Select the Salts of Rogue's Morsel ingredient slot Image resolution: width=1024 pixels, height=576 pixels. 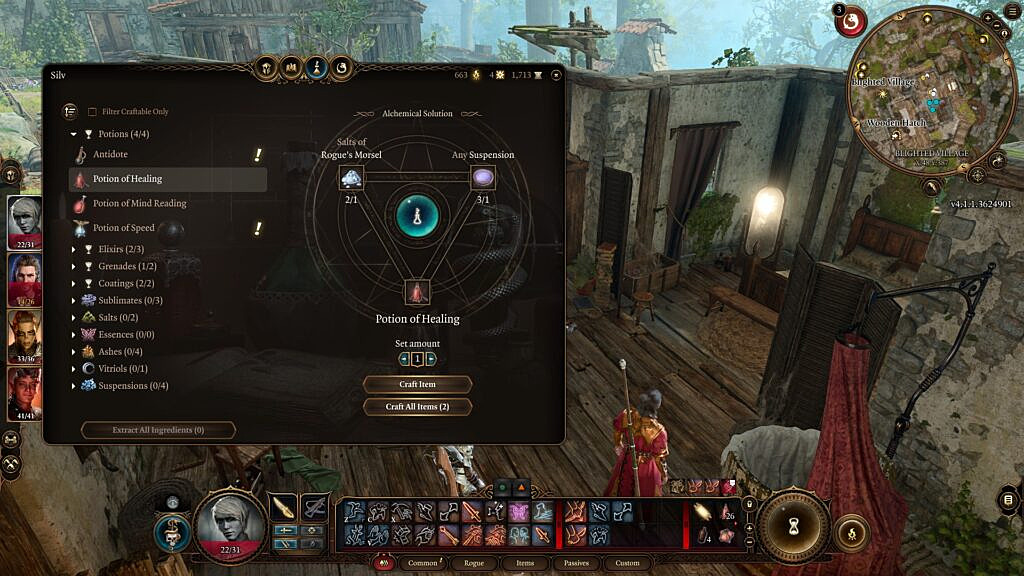tap(351, 178)
